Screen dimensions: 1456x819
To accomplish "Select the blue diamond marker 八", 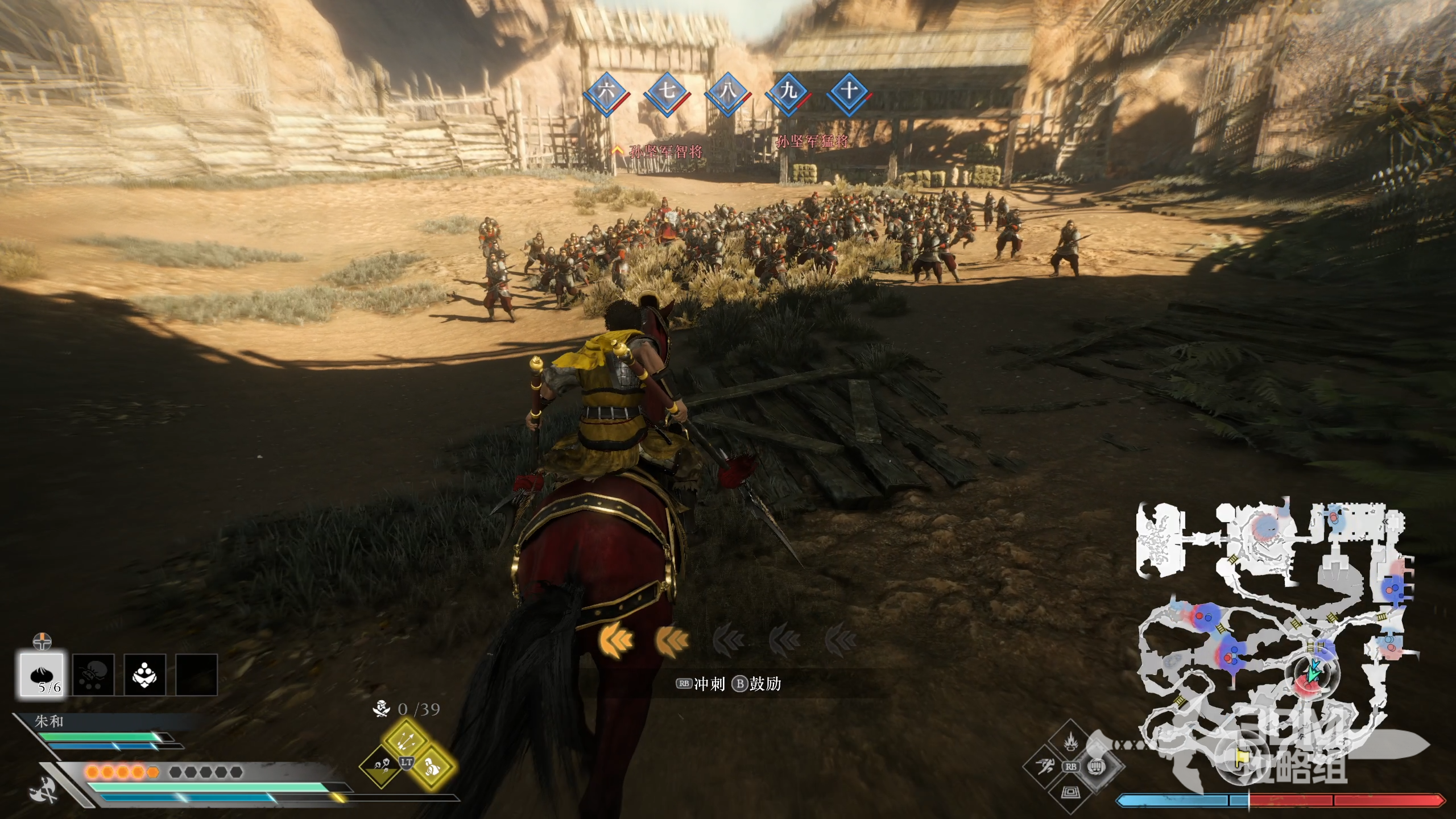I will tap(727, 93).
